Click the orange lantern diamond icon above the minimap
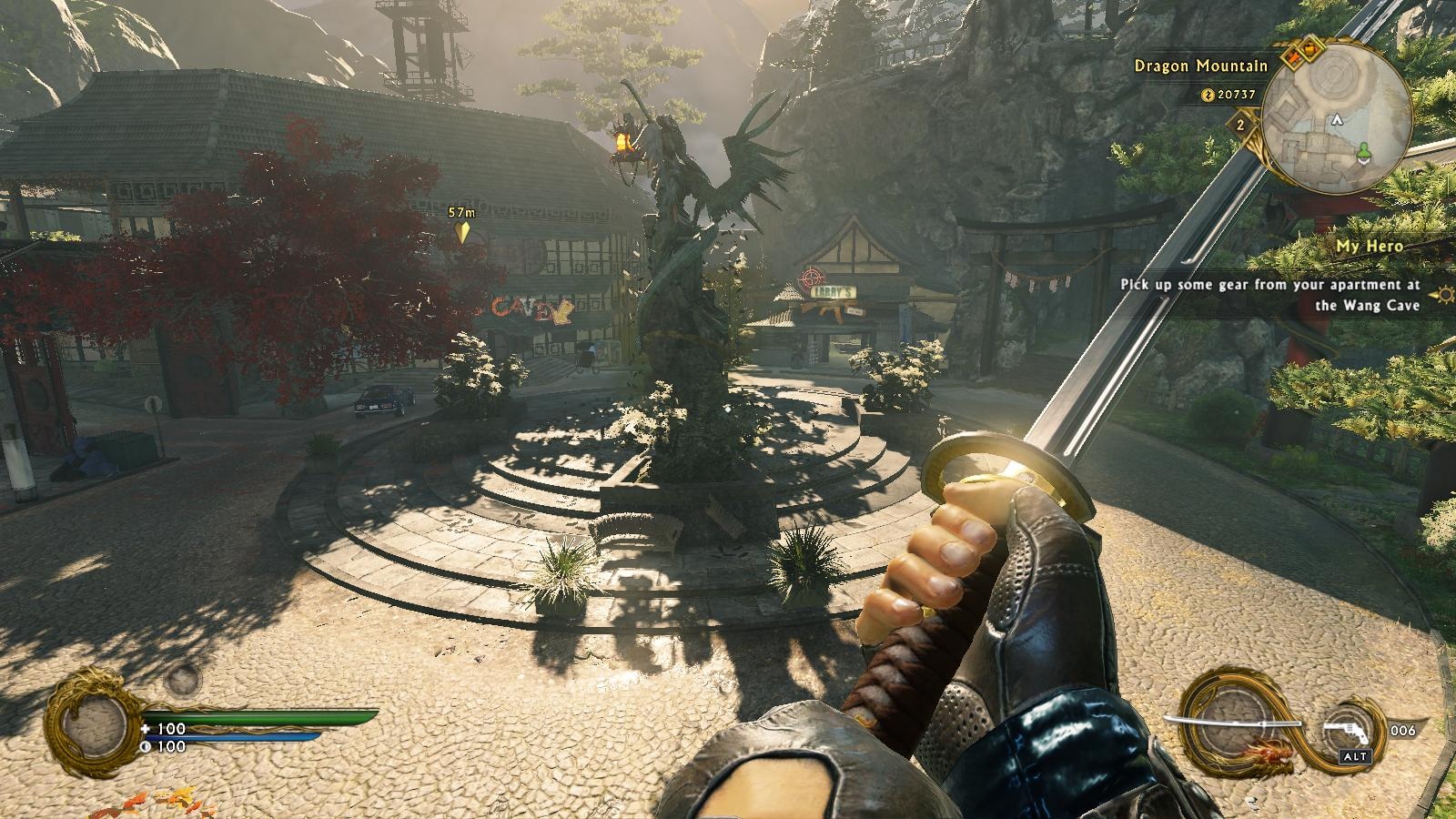The image size is (1456, 819). (x=1310, y=47)
